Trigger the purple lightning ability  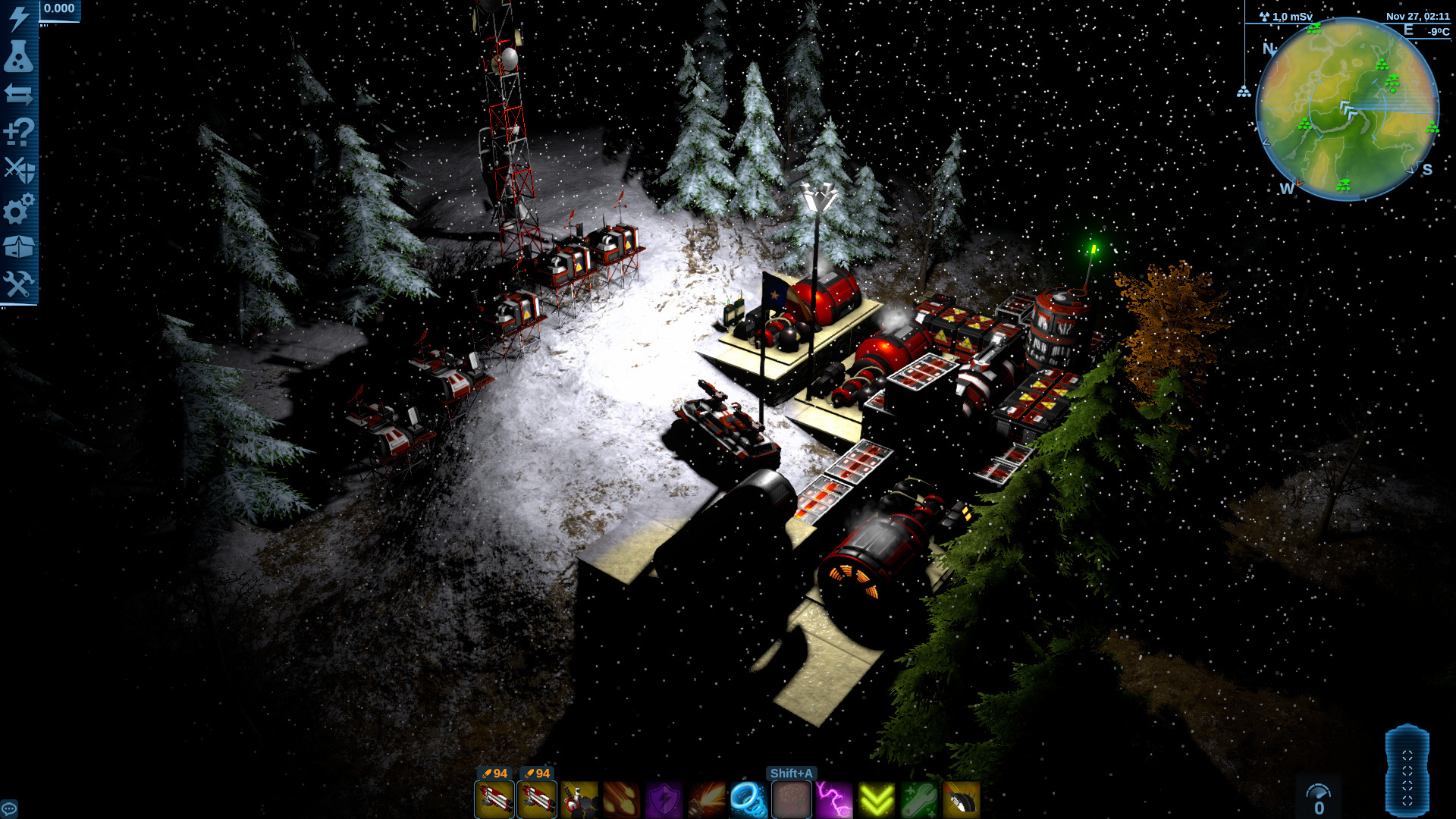click(x=834, y=800)
